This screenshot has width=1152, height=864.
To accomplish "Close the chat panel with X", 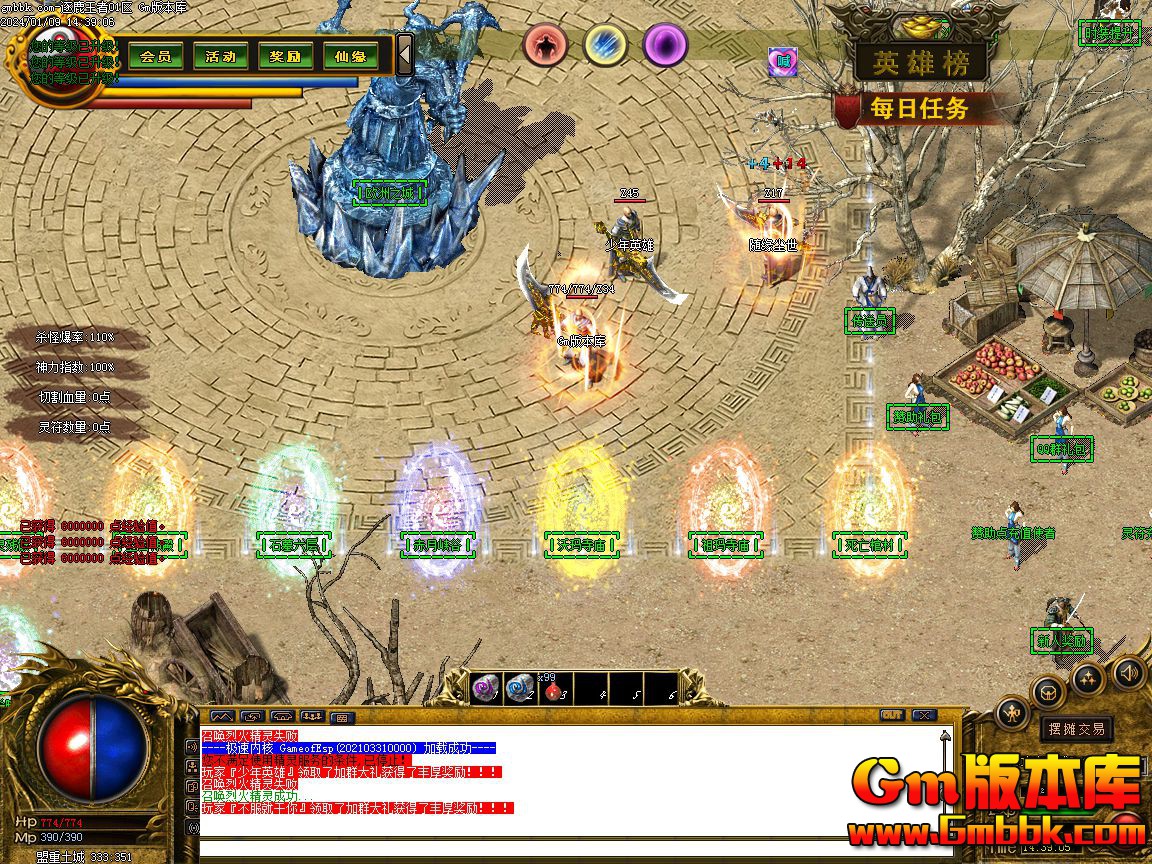I will (x=924, y=715).
